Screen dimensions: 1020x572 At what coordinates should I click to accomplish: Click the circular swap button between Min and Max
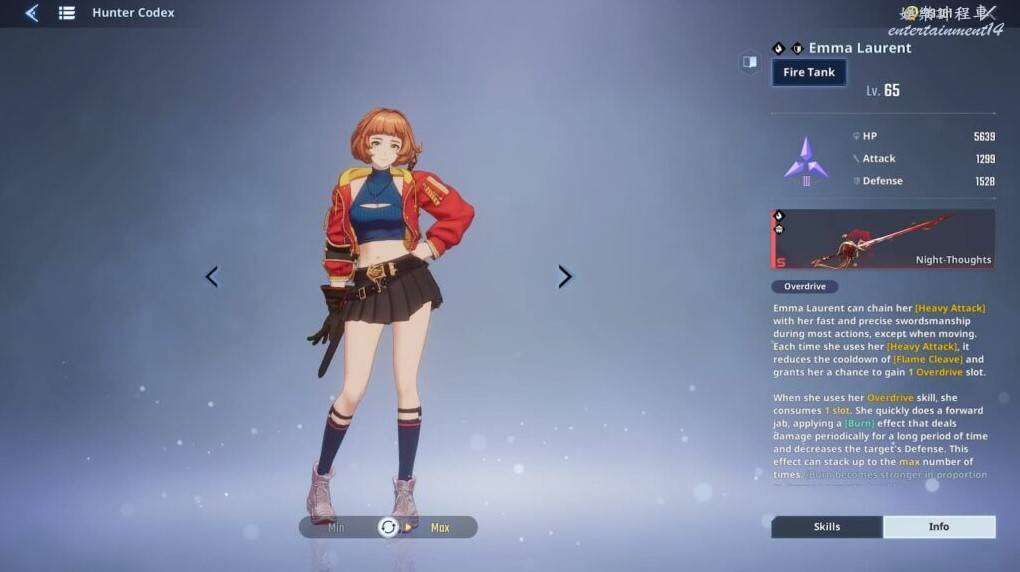point(388,527)
